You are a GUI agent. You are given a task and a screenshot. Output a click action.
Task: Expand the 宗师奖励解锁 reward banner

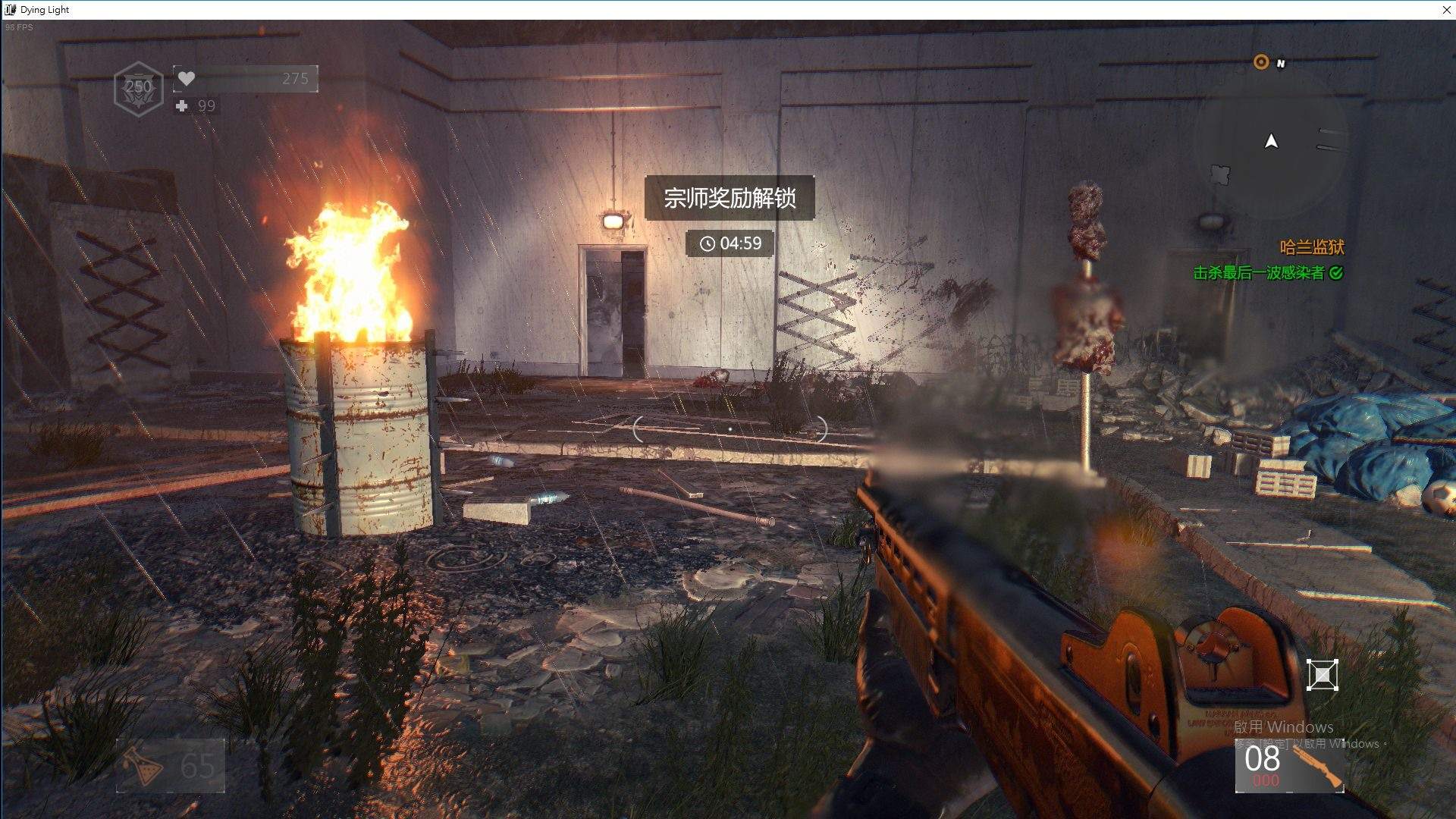[730, 197]
